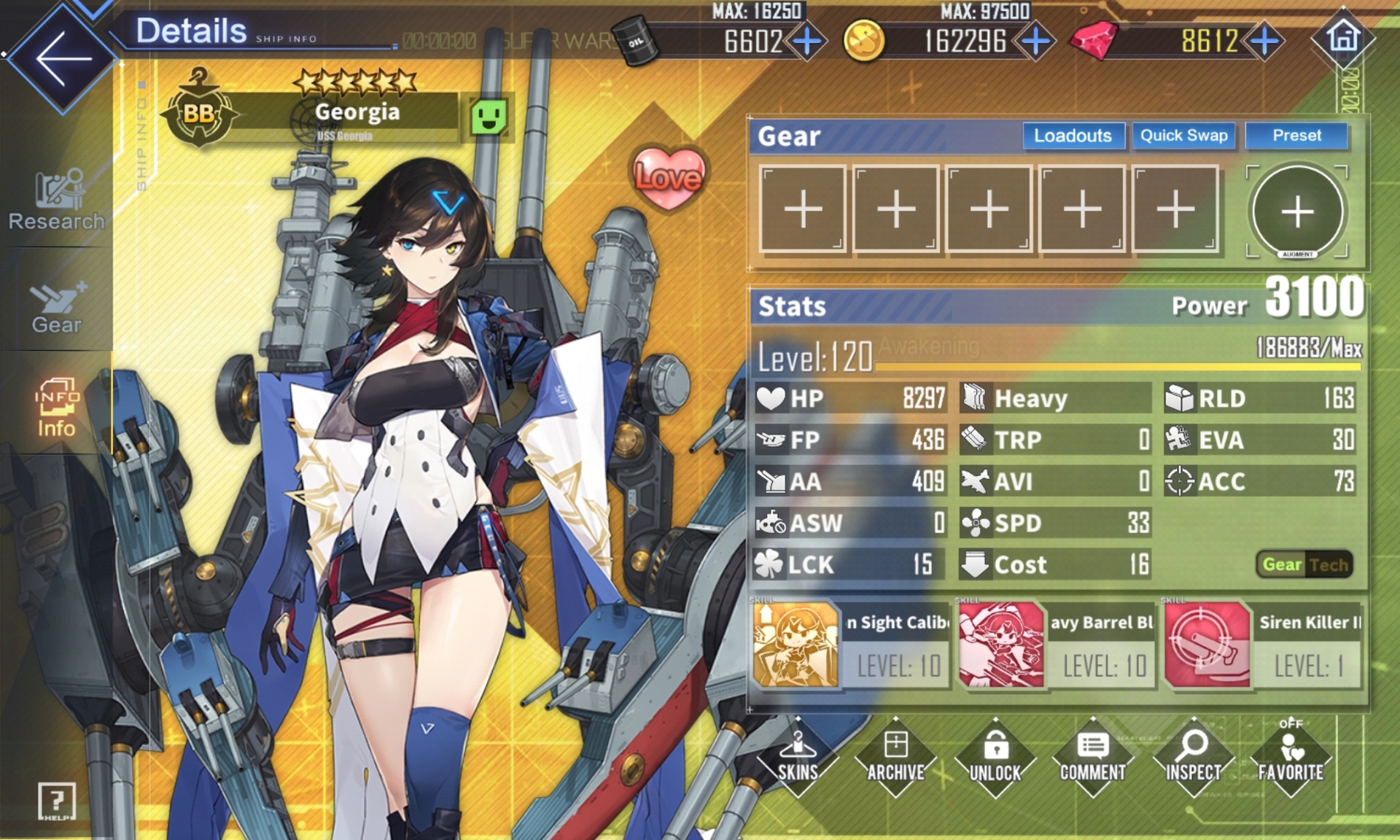Open the Comment section

(x=1092, y=757)
